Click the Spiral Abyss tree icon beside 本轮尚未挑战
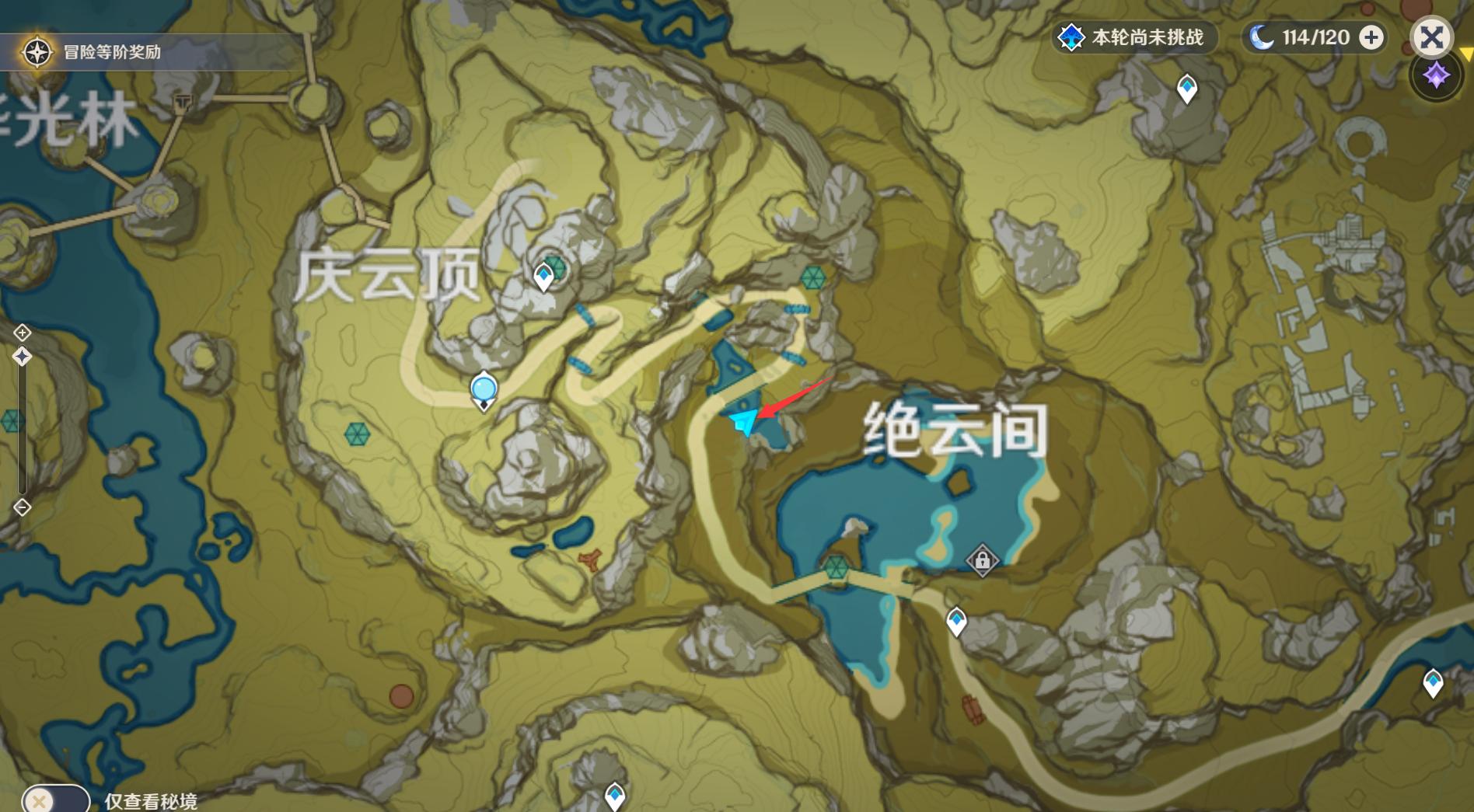The image size is (1474, 812). (x=1073, y=35)
